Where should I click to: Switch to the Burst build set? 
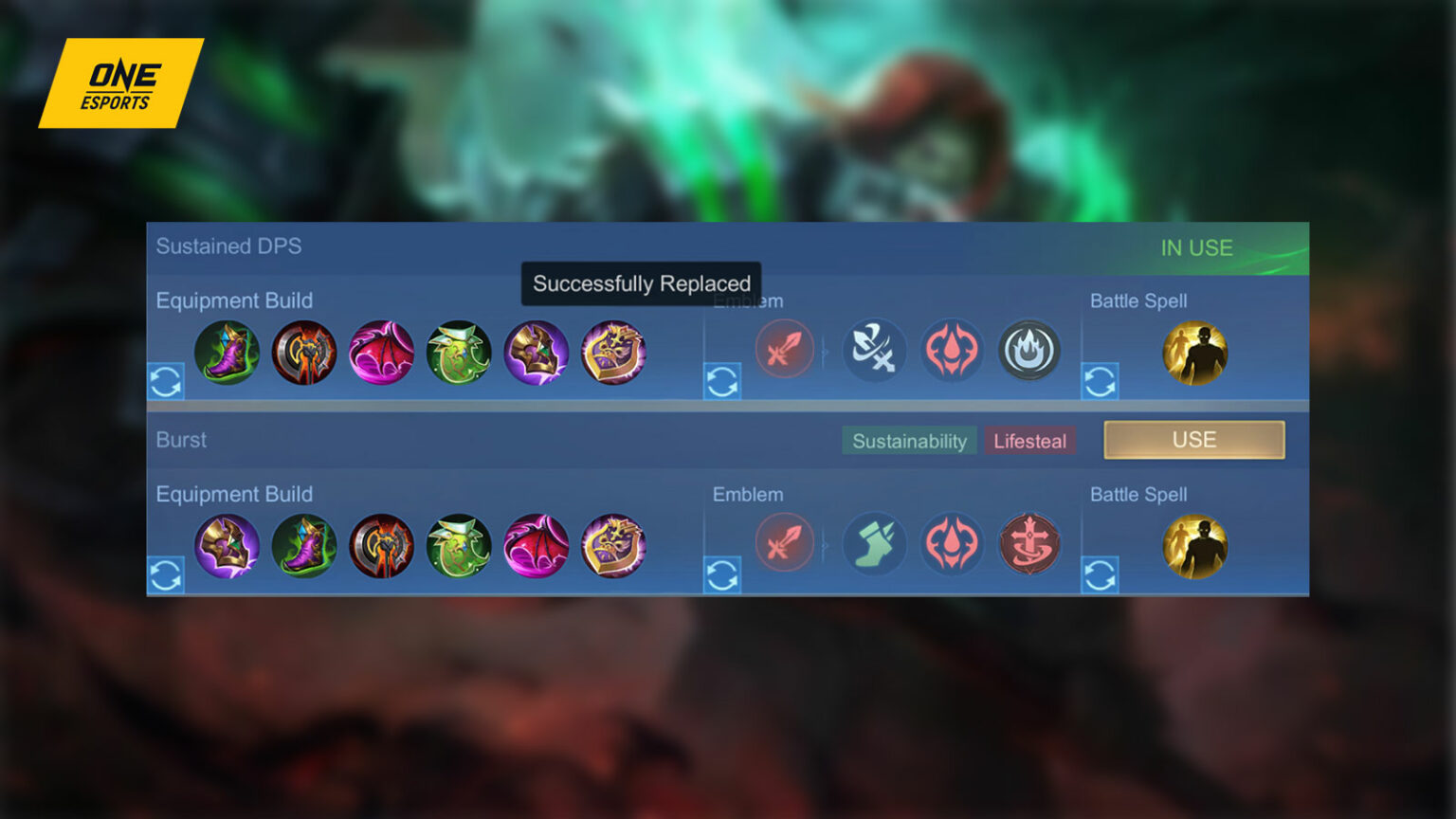(x=1193, y=439)
